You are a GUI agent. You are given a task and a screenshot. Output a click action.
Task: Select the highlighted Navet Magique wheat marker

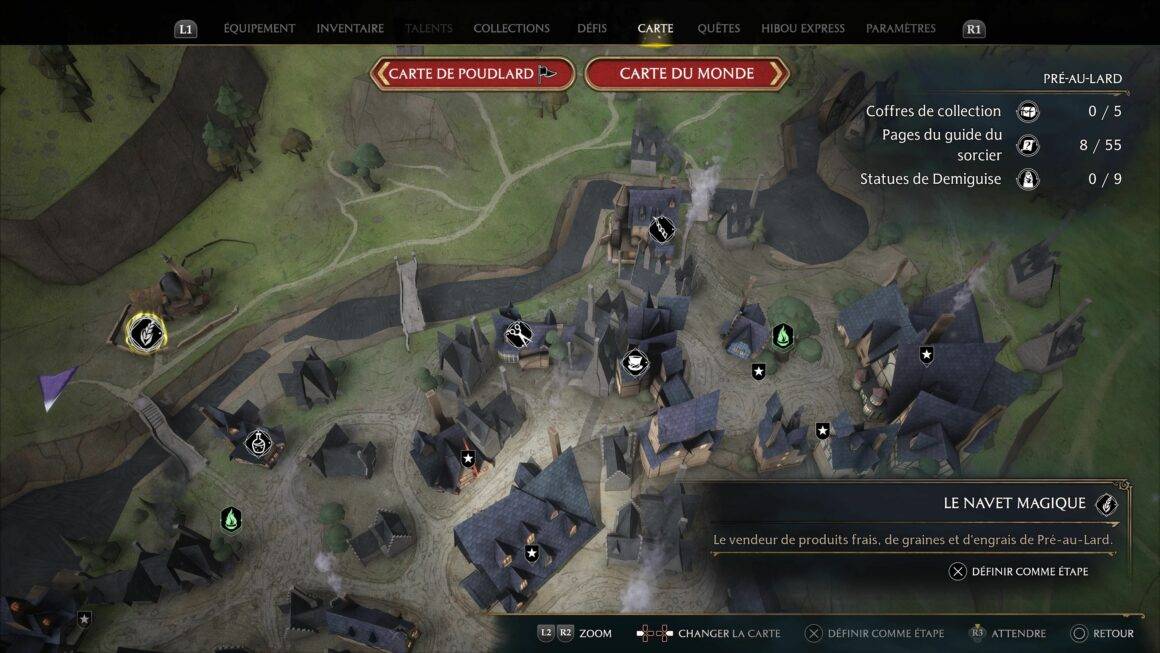point(146,333)
